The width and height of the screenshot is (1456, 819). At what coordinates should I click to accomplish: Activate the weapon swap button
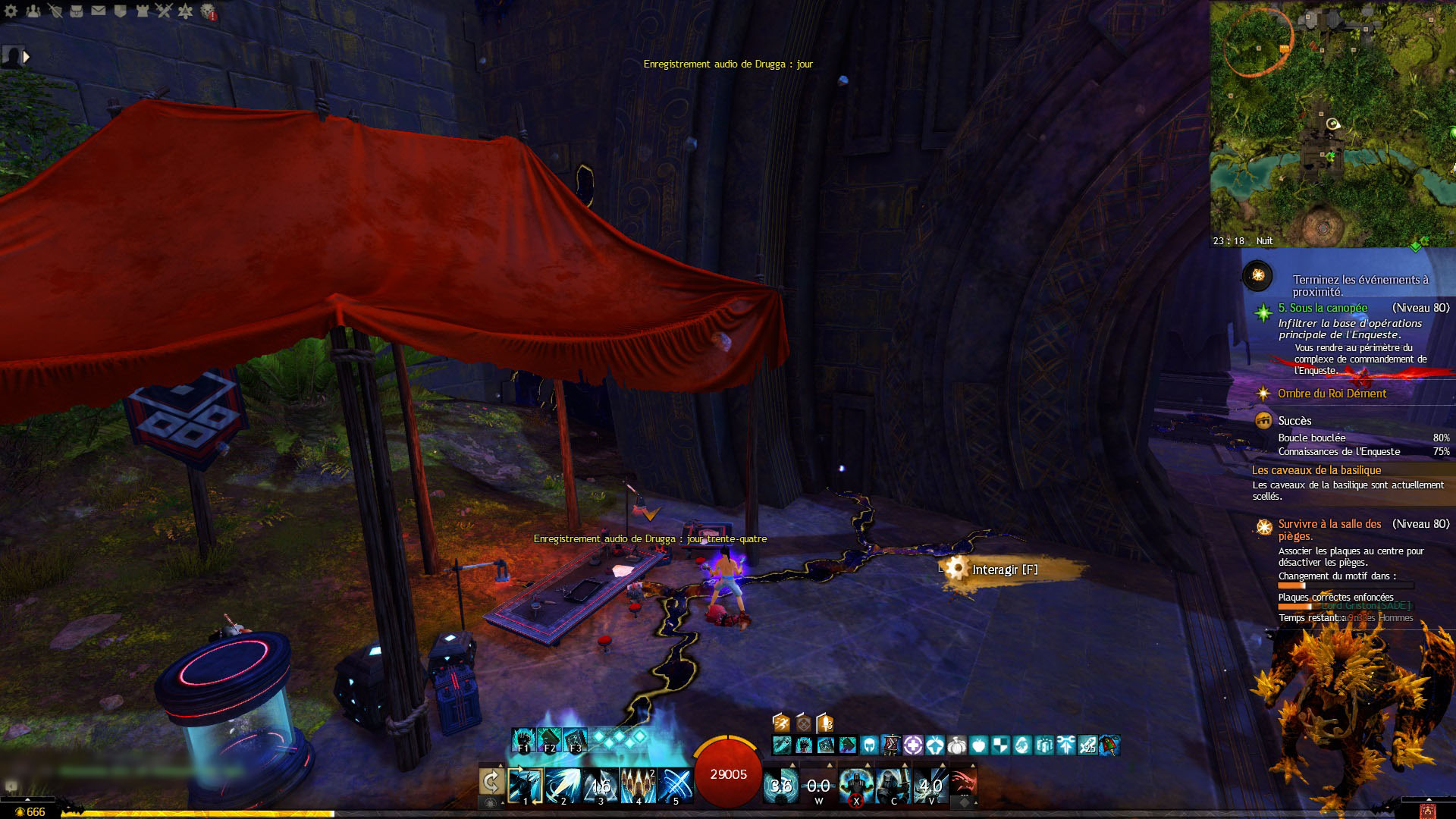(491, 781)
